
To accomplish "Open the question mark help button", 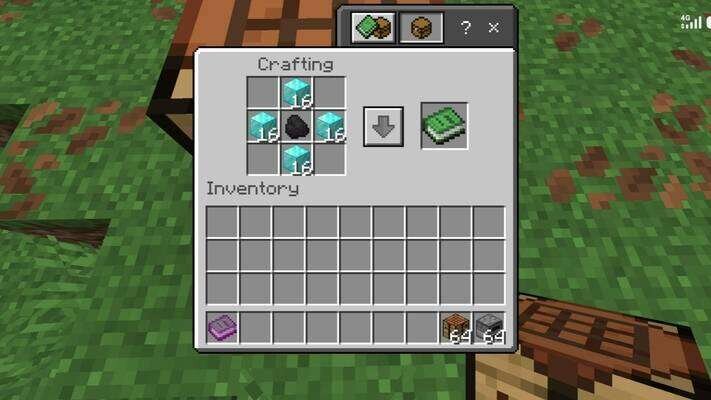I will click(x=466, y=28).
